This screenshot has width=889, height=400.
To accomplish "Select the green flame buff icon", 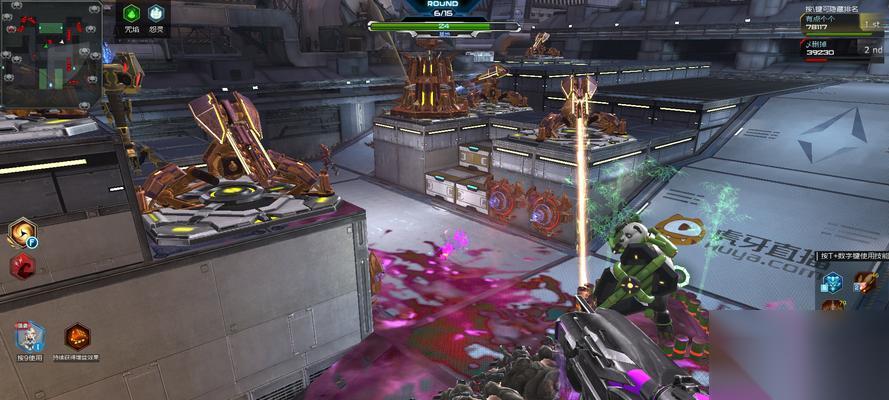I will pos(131,14).
